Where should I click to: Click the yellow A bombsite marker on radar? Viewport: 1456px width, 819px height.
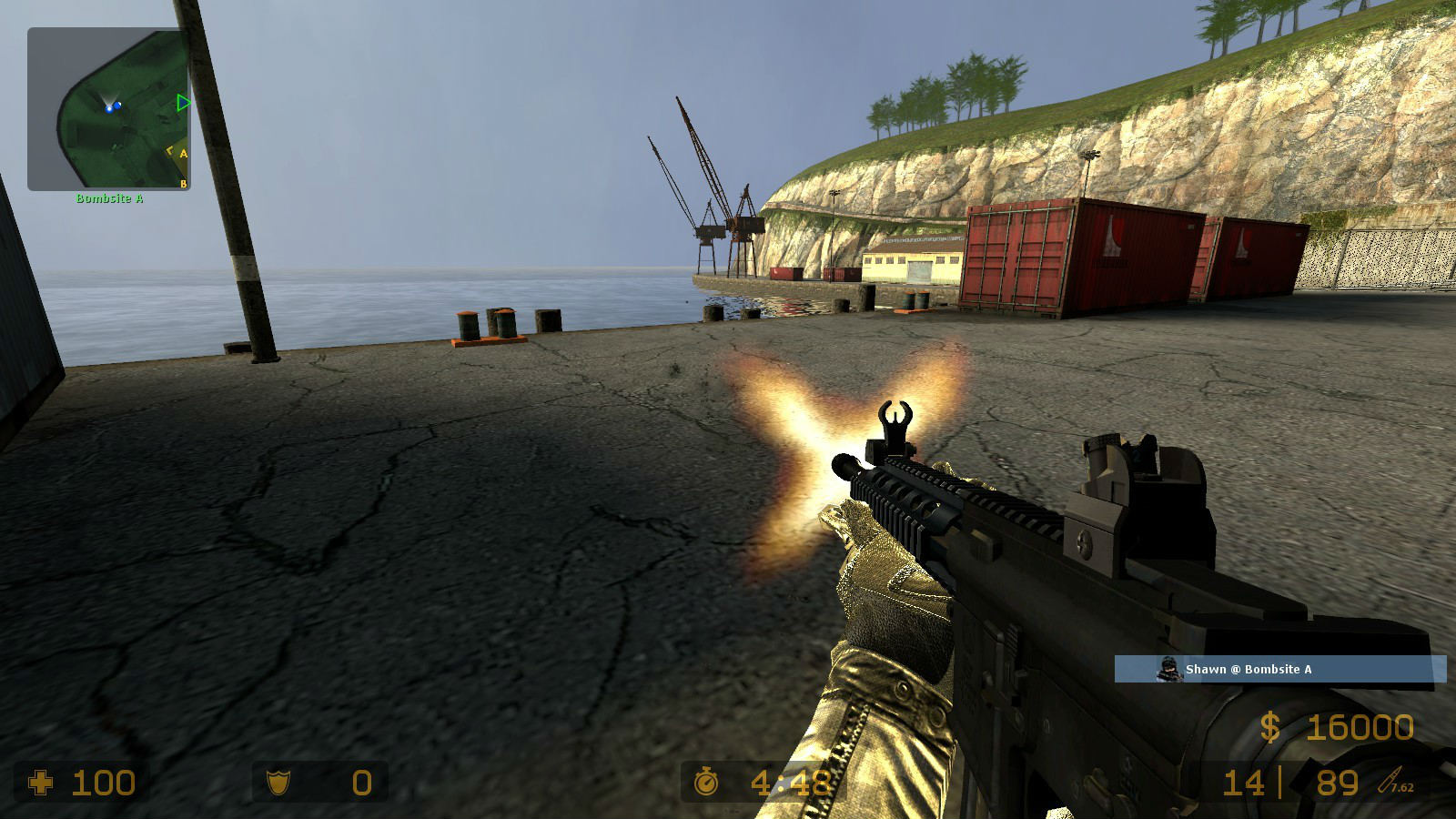coord(183,153)
